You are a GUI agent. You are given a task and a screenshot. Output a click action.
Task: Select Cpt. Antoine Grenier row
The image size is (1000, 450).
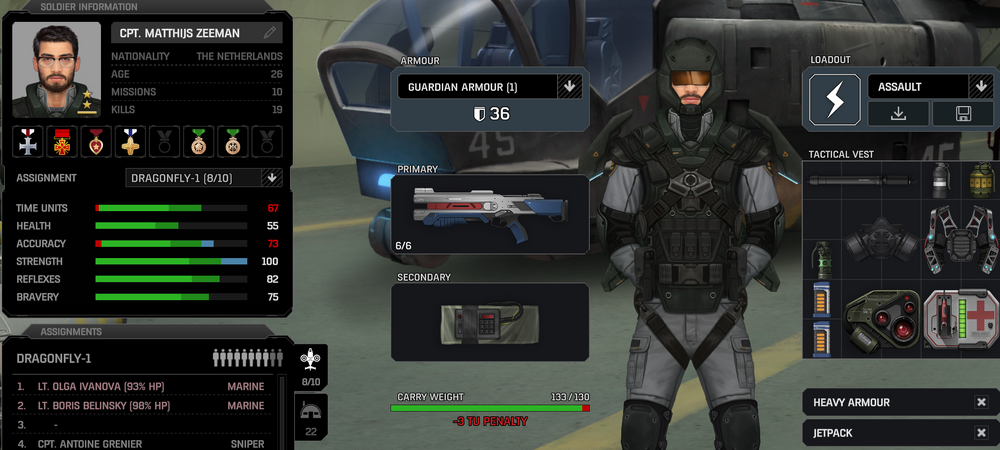click(140, 443)
